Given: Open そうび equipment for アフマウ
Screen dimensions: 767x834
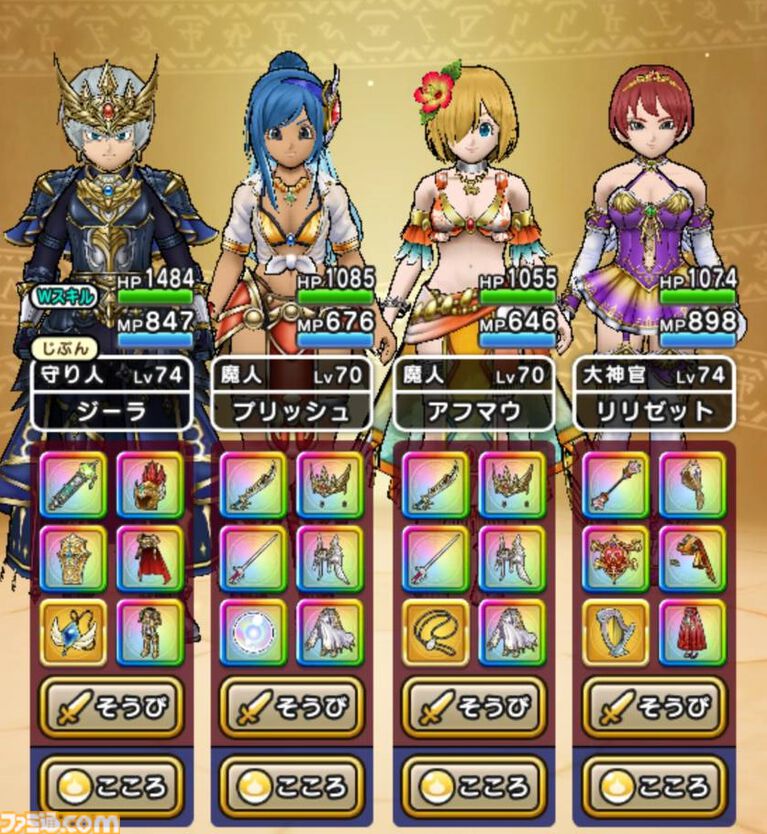Looking at the screenshot, I should click(x=474, y=707).
